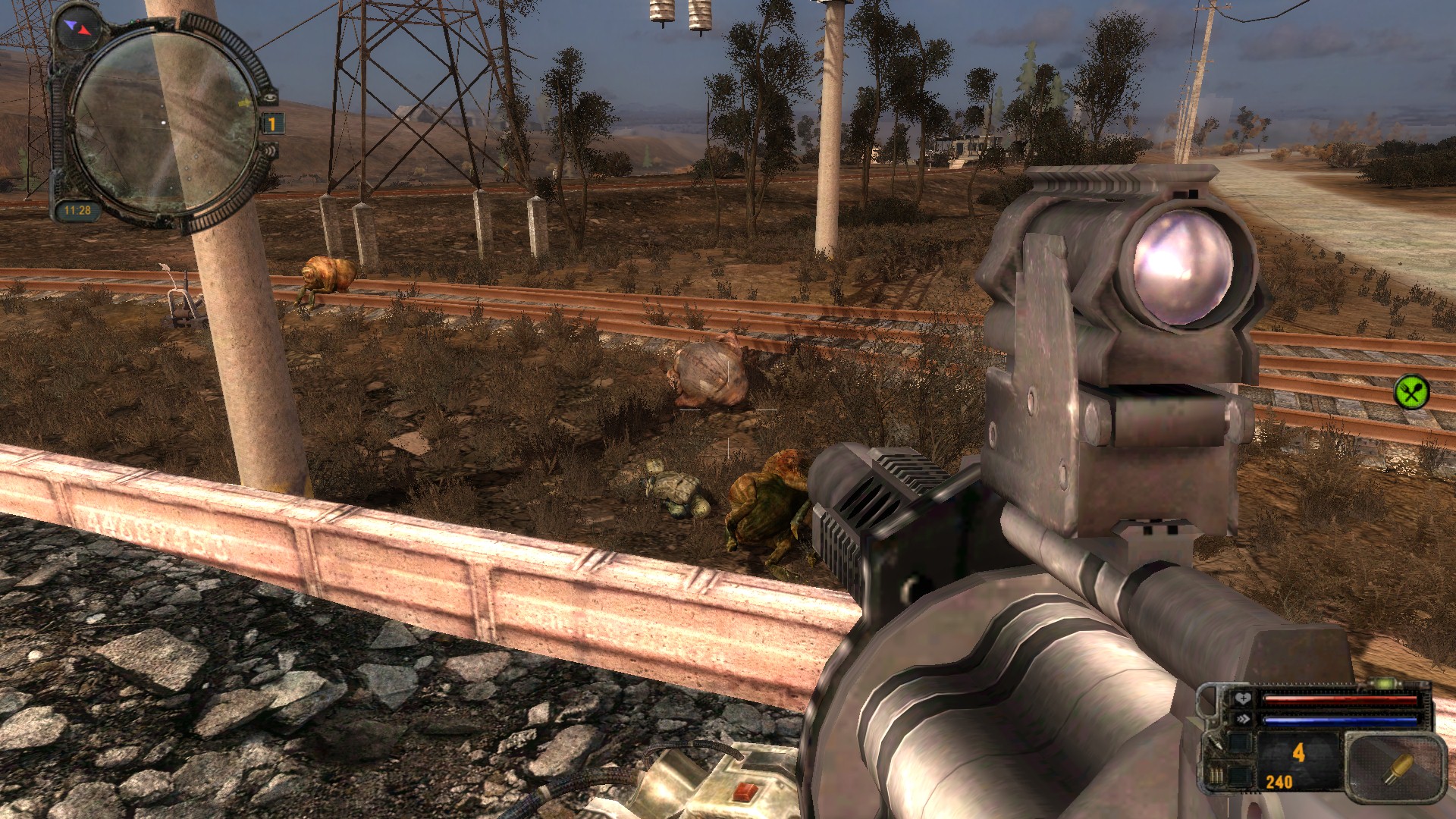Viewport: 1456px width, 819px height.
Task: Click the green fork and knife hunger icon
Action: pos(1411,391)
